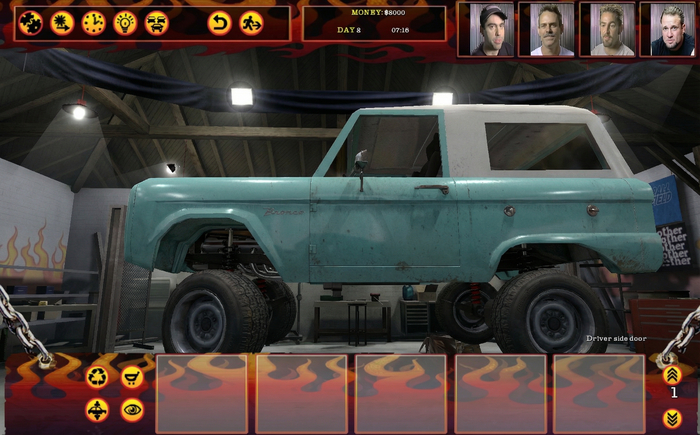700x435 pixels.
Task: Select the clock icon in top bar
Action: pyautogui.click(x=94, y=22)
